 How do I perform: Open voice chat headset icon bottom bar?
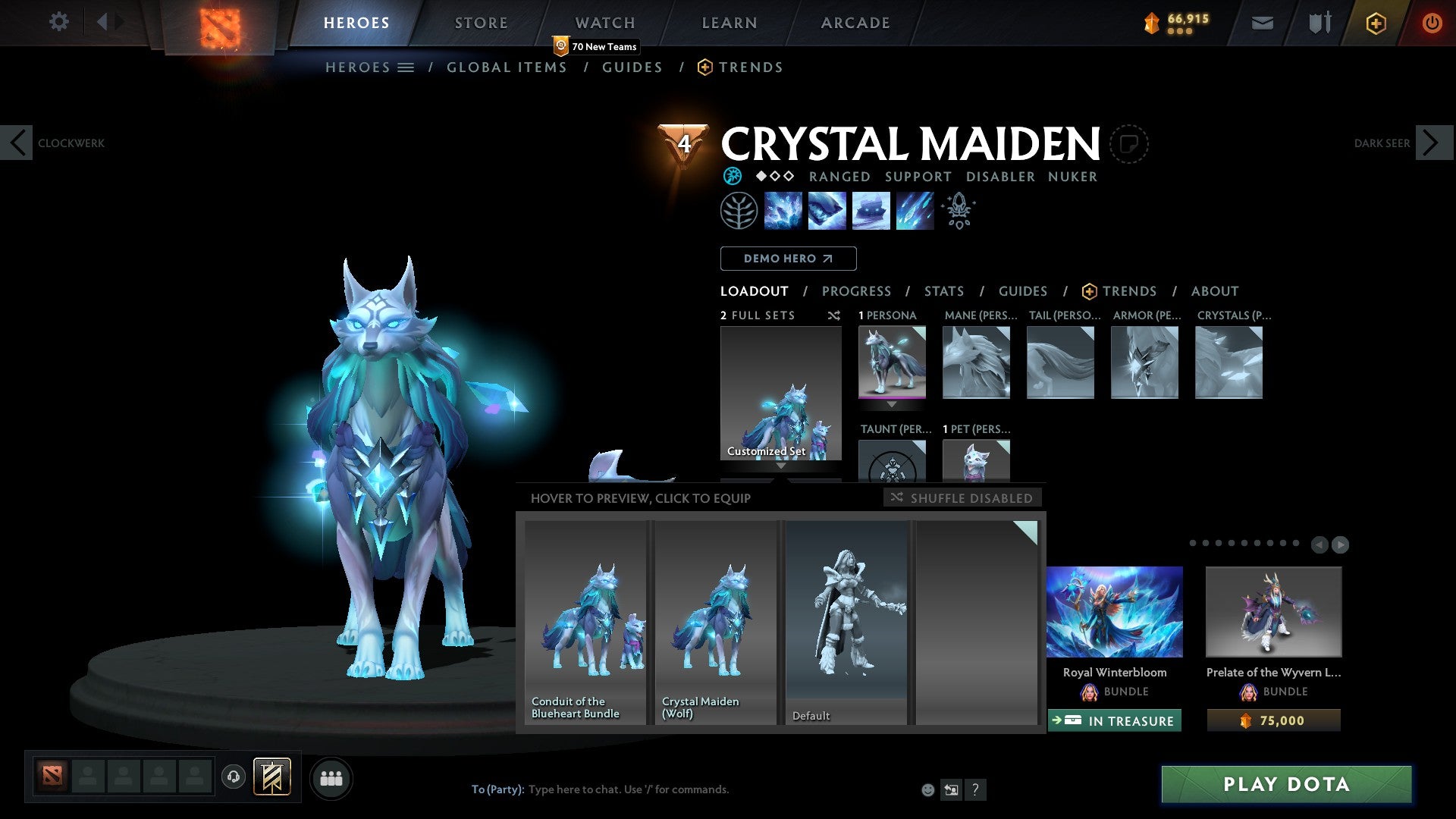tap(234, 777)
